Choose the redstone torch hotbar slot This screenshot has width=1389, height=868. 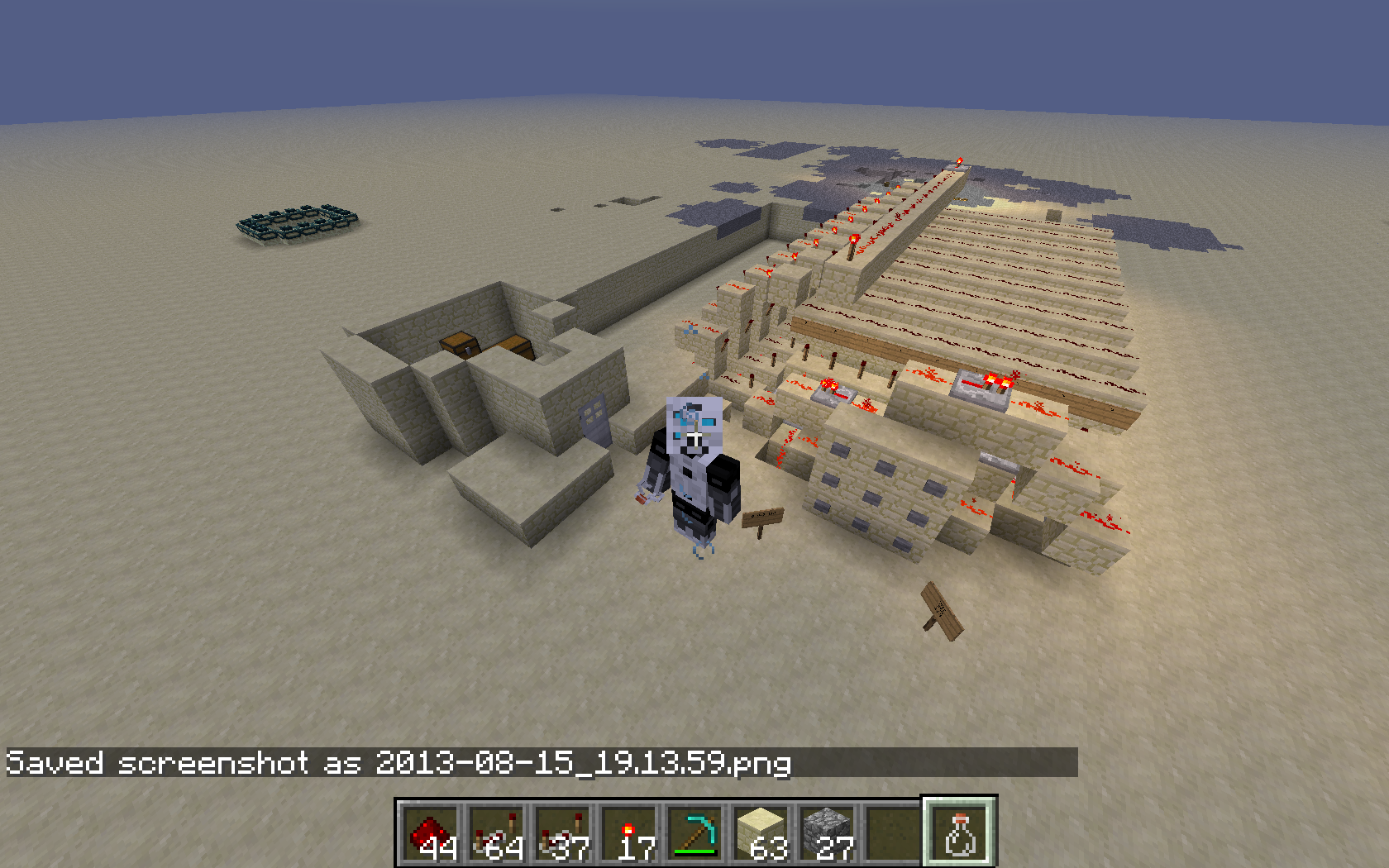[629, 833]
